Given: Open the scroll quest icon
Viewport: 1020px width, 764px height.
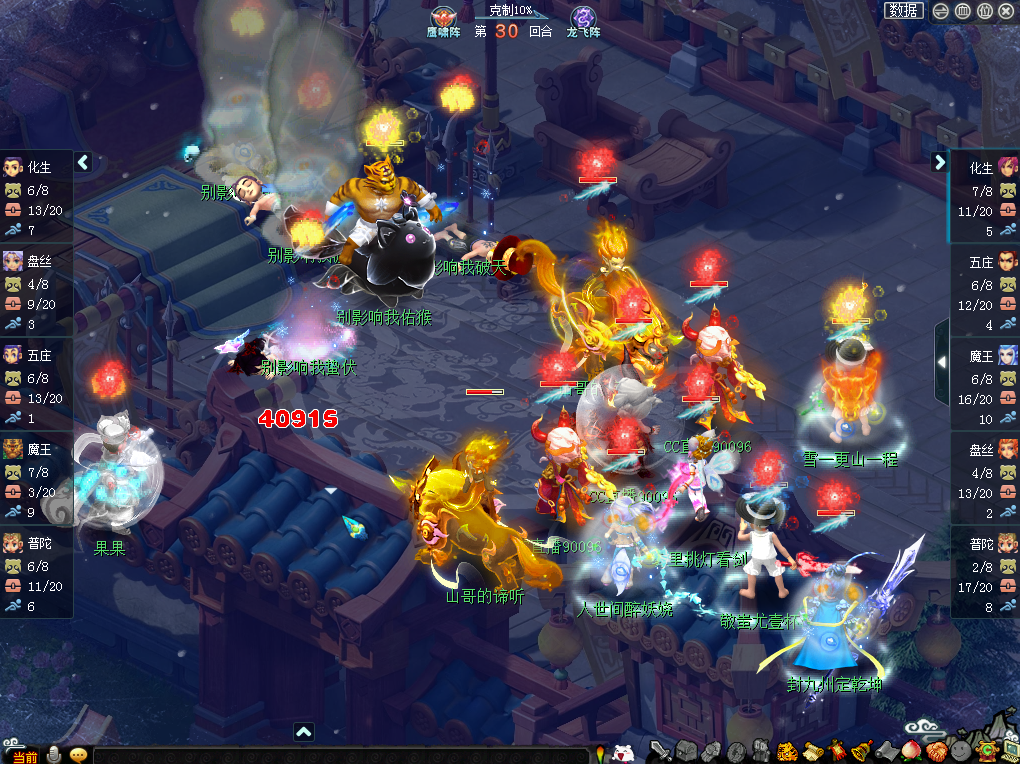Looking at the screenshot, I should (x=812, y=751).
